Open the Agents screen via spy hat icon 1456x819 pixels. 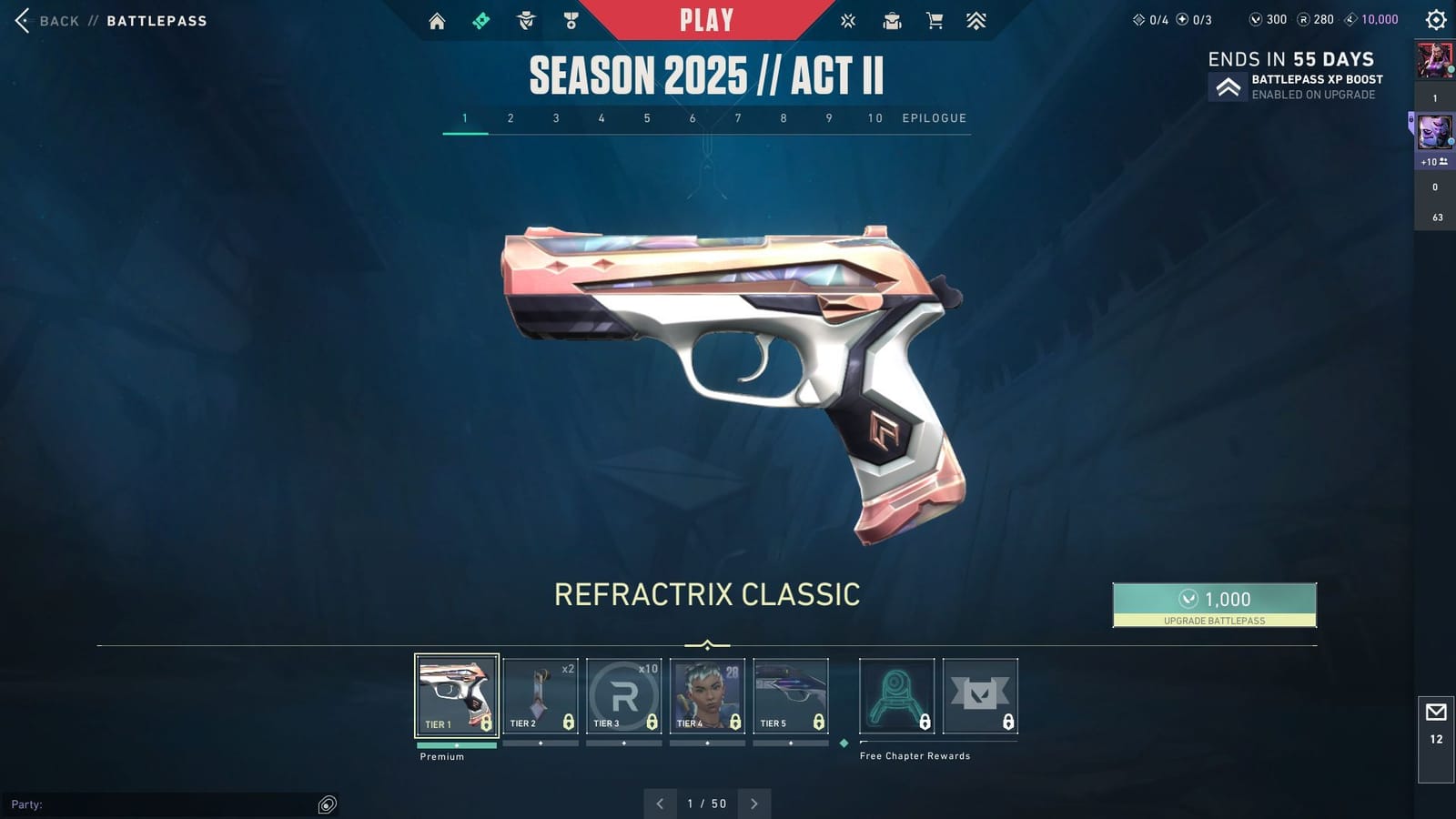pyautogui.click(x=526, y=19)
